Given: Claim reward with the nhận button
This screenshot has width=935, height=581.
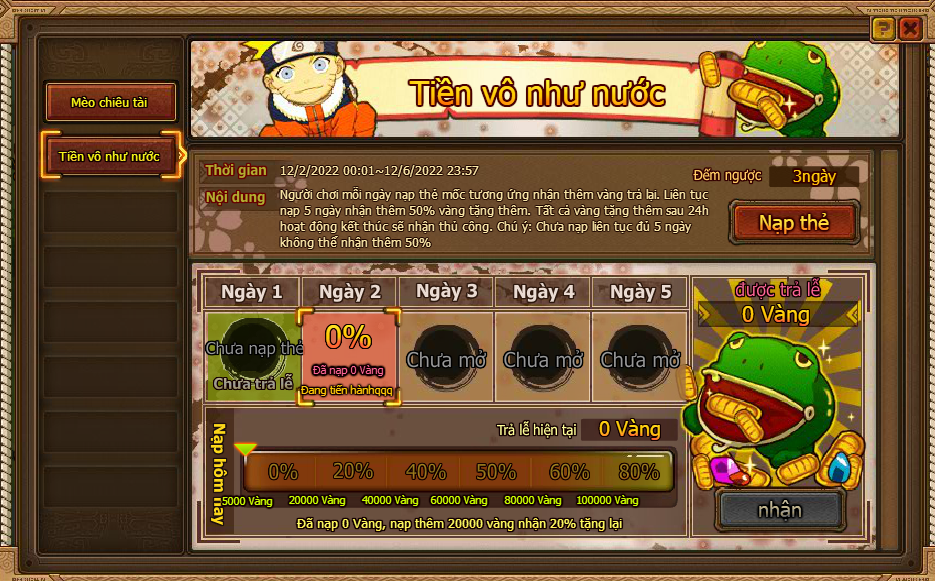Looking at the screenshot, I should [779, 509].
